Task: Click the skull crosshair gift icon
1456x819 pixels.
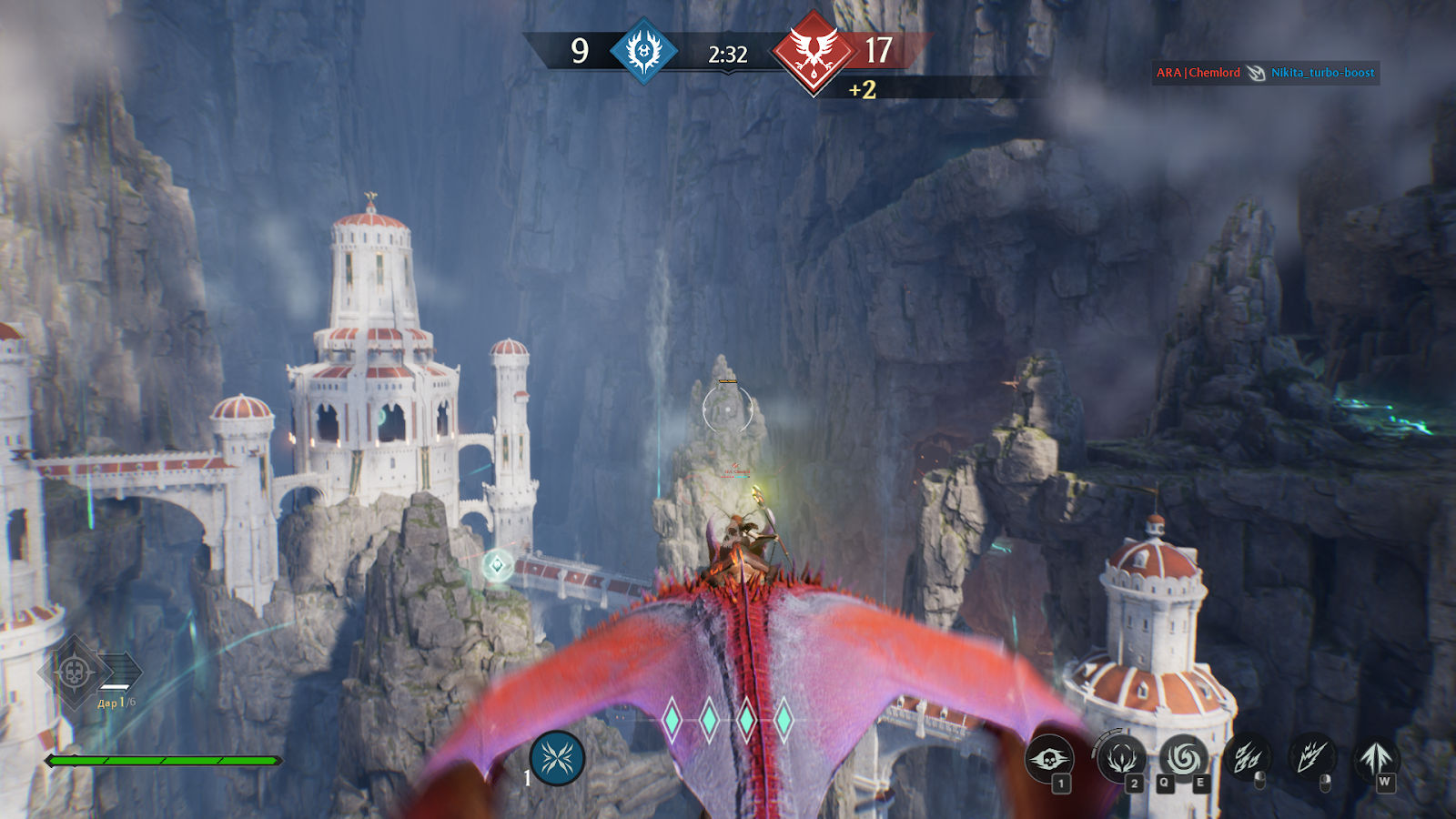Action: [x=75, y=673]
